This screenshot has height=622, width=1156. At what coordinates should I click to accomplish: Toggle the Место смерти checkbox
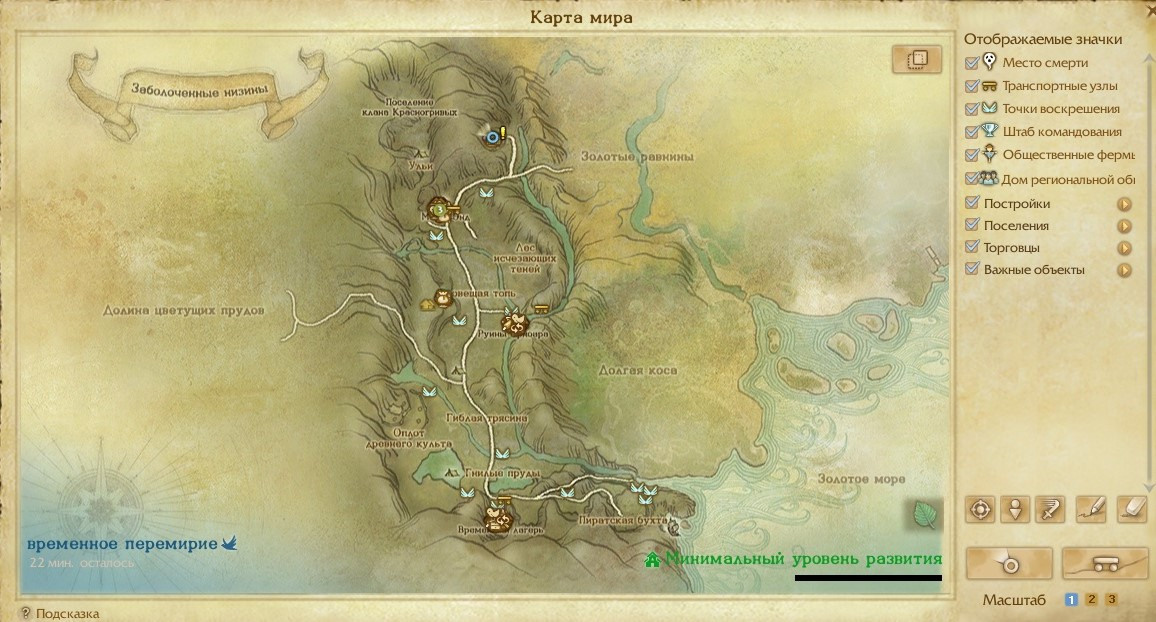click(972, 63)
